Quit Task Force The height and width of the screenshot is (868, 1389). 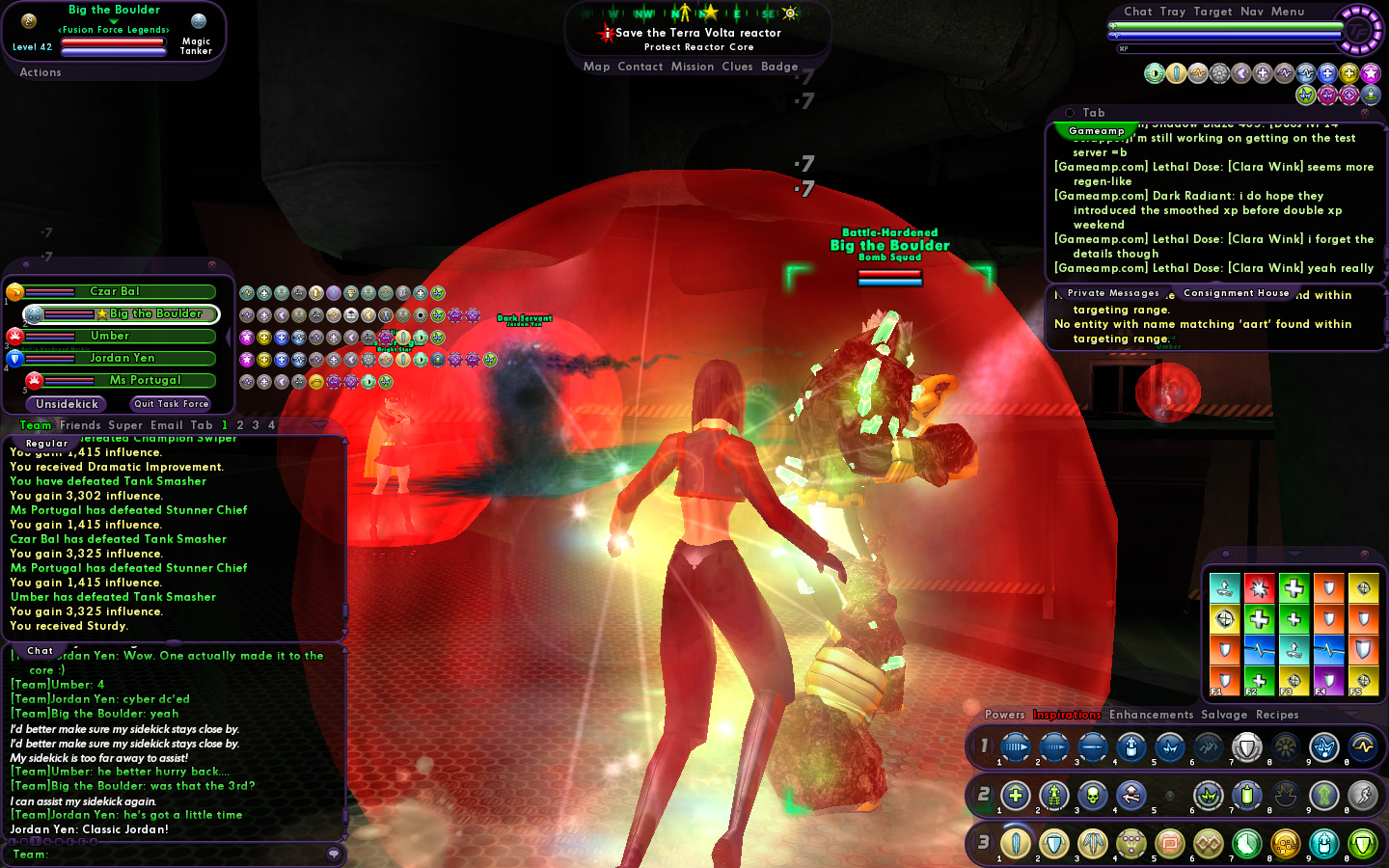click(171, 404)
